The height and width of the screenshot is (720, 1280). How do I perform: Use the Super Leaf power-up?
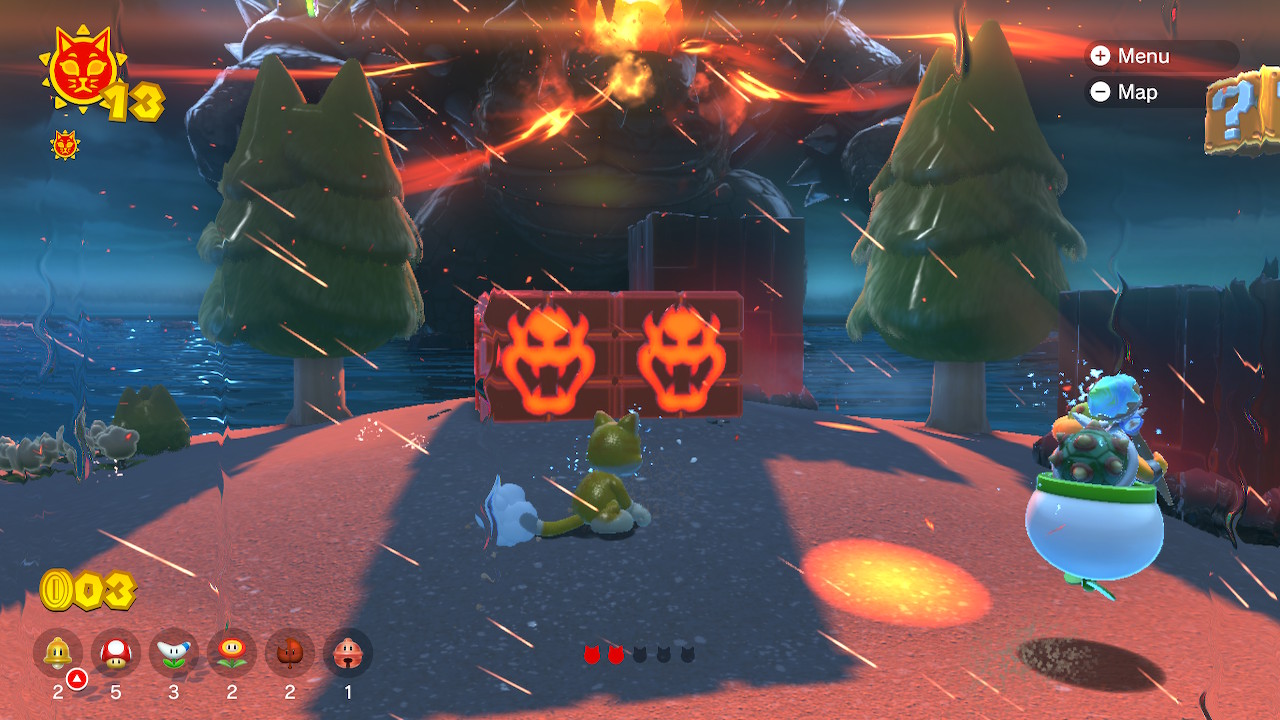[x=290, y=653]
